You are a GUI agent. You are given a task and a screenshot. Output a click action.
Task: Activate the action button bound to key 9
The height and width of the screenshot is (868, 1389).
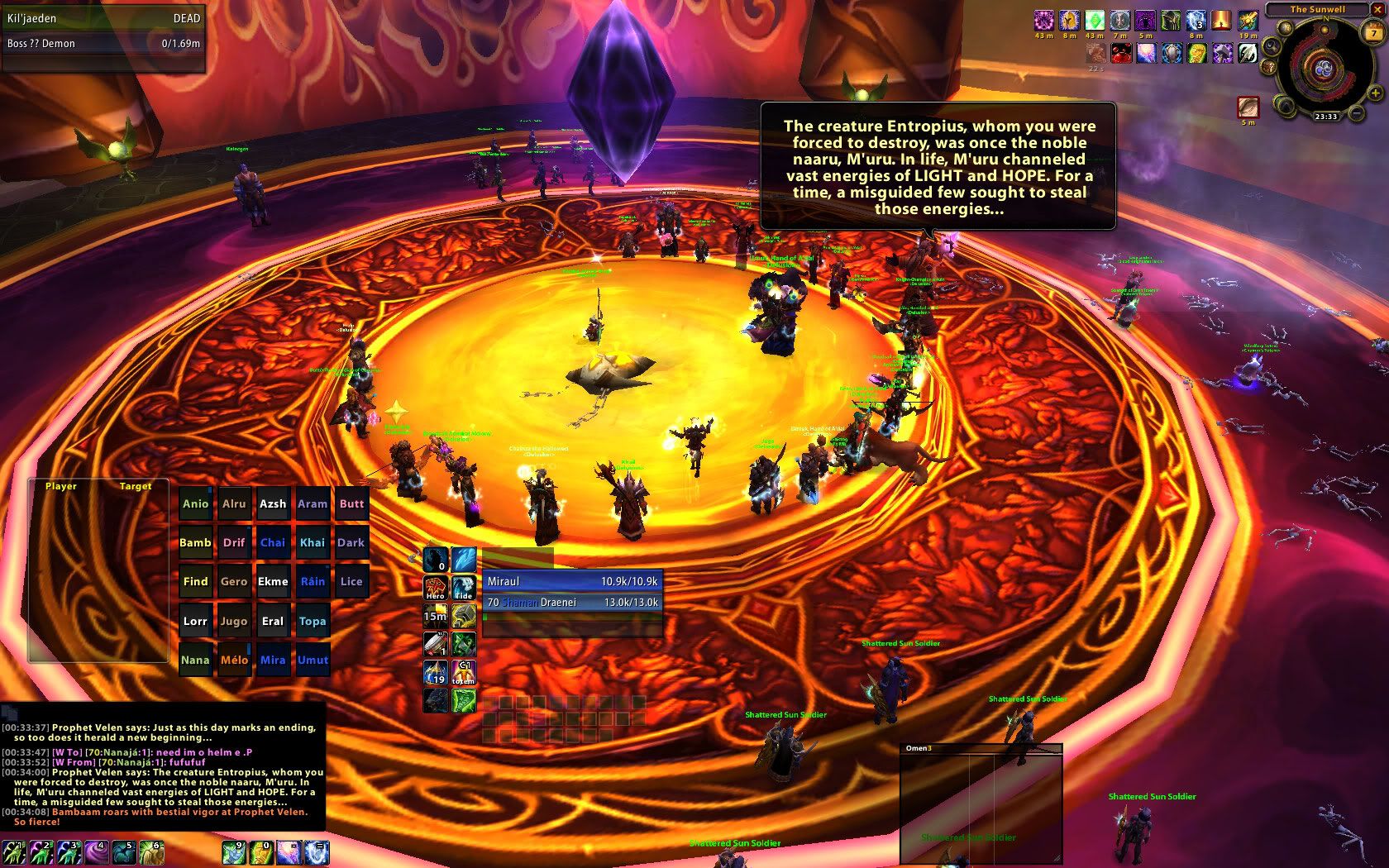point(234,851)
